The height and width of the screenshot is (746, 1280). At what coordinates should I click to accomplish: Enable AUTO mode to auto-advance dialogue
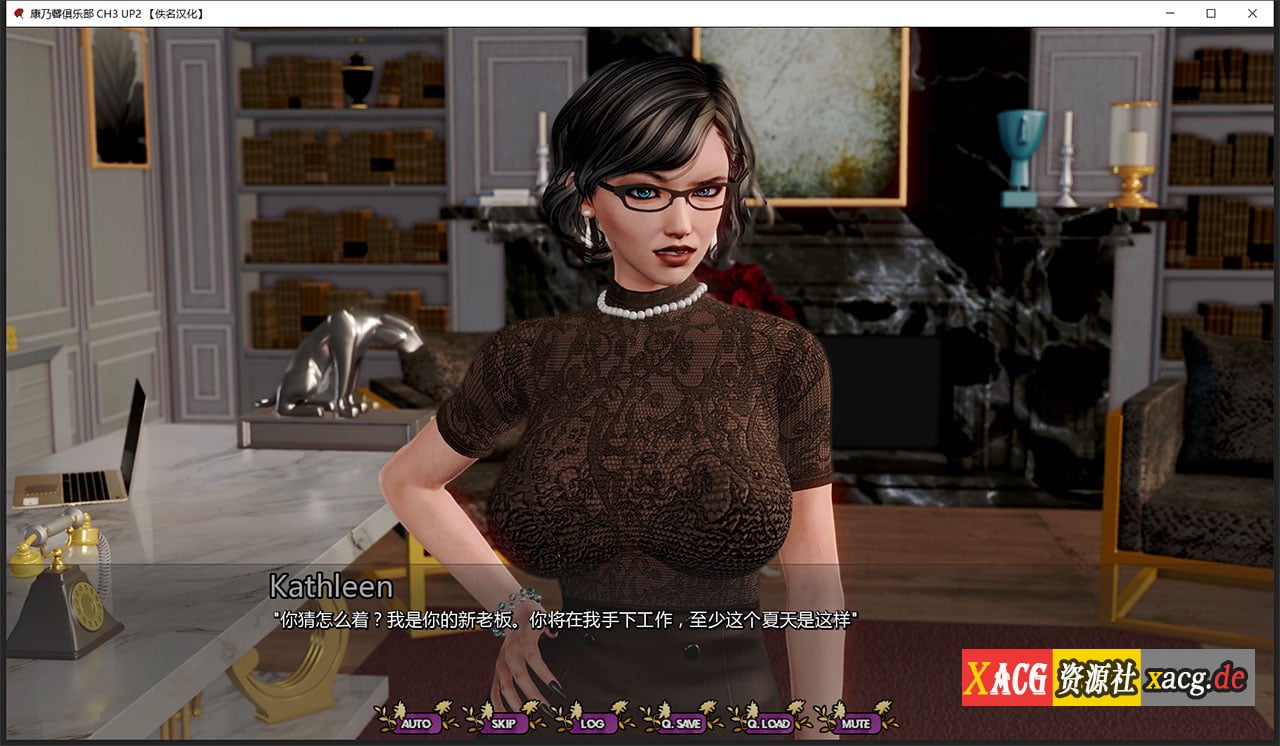click(x=418, y=723)
